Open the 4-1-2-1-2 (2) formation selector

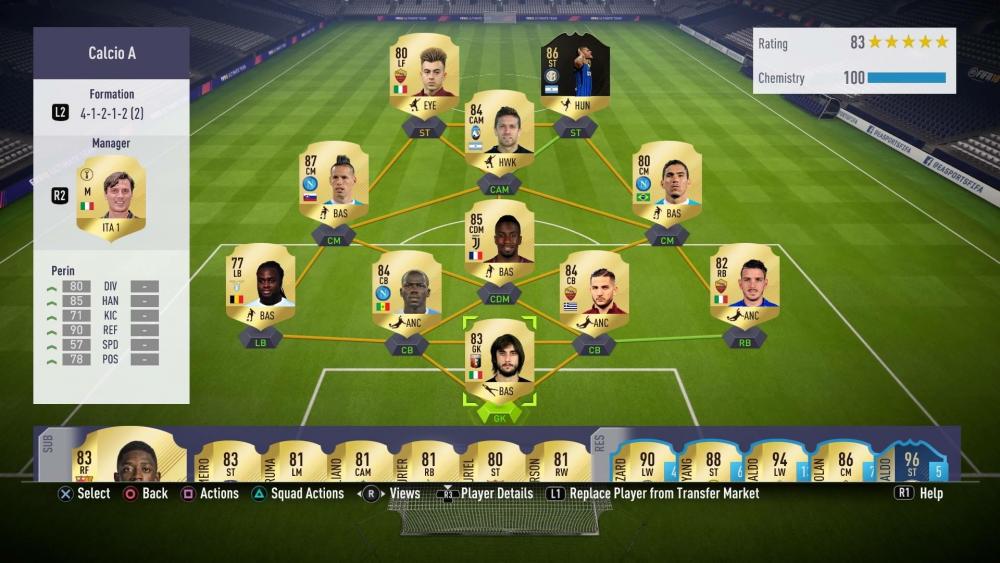point(111,113)
